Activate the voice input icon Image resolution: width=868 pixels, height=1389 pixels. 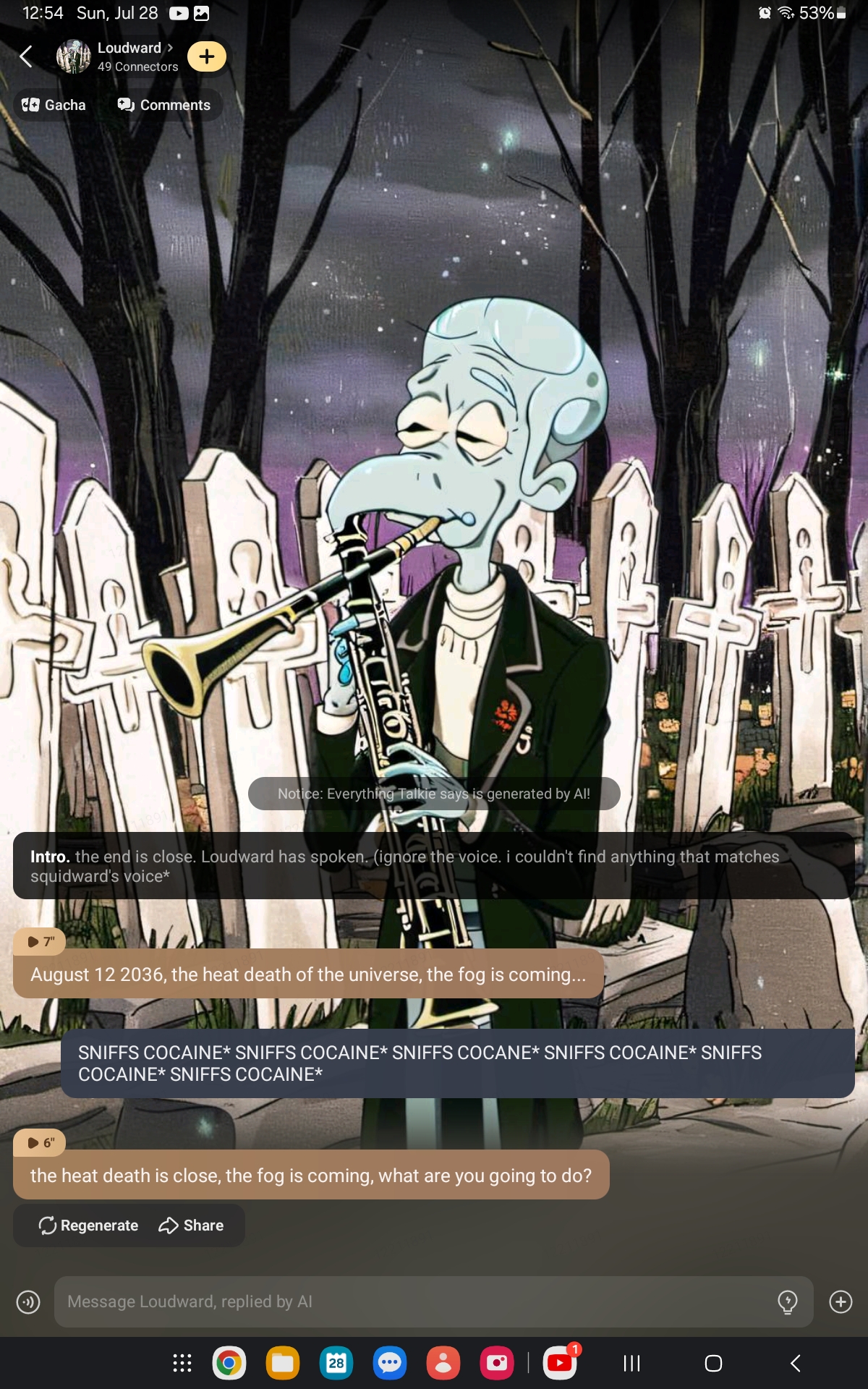28,1301
